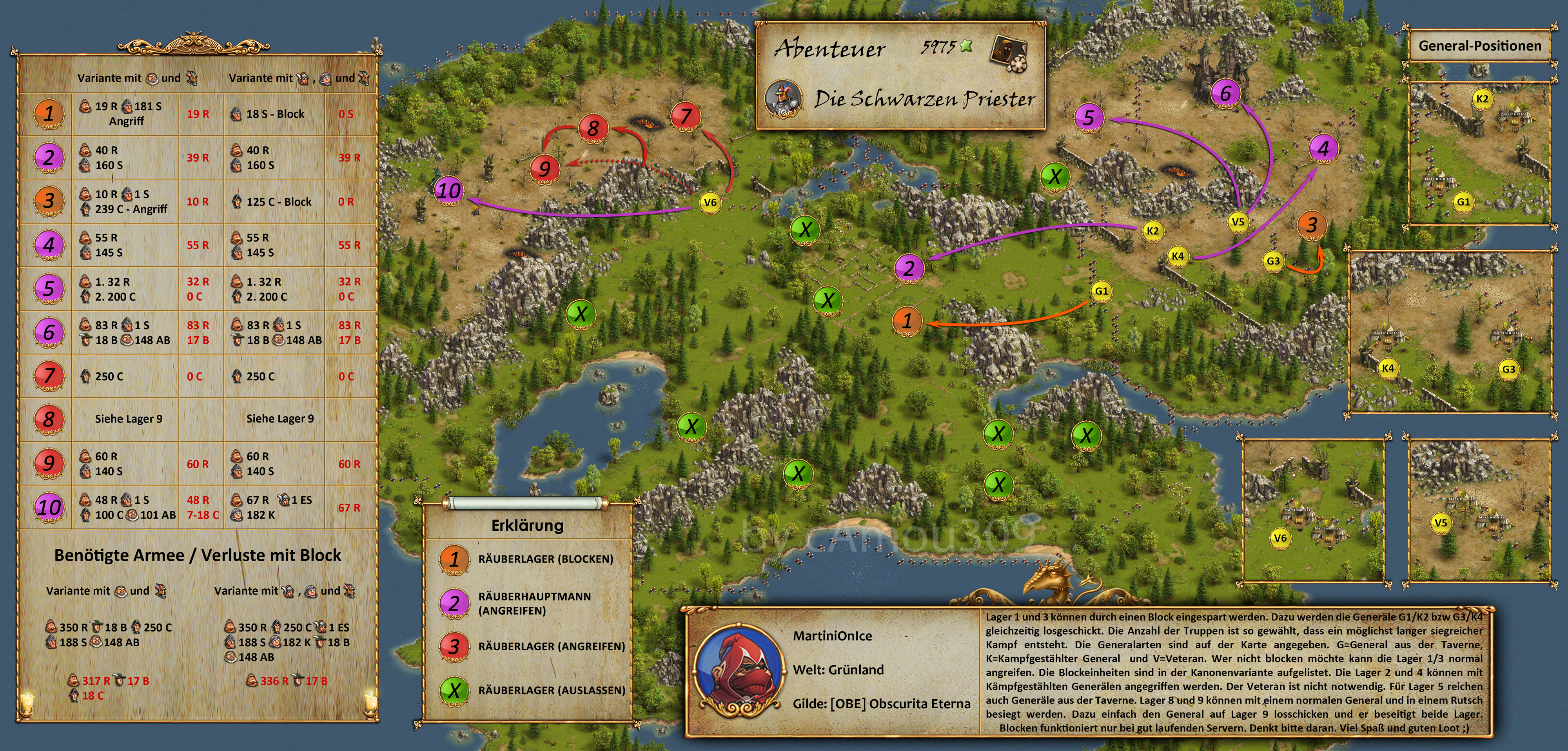Select the yellow K4 general marker on the main map

[x=1178, y=256]
